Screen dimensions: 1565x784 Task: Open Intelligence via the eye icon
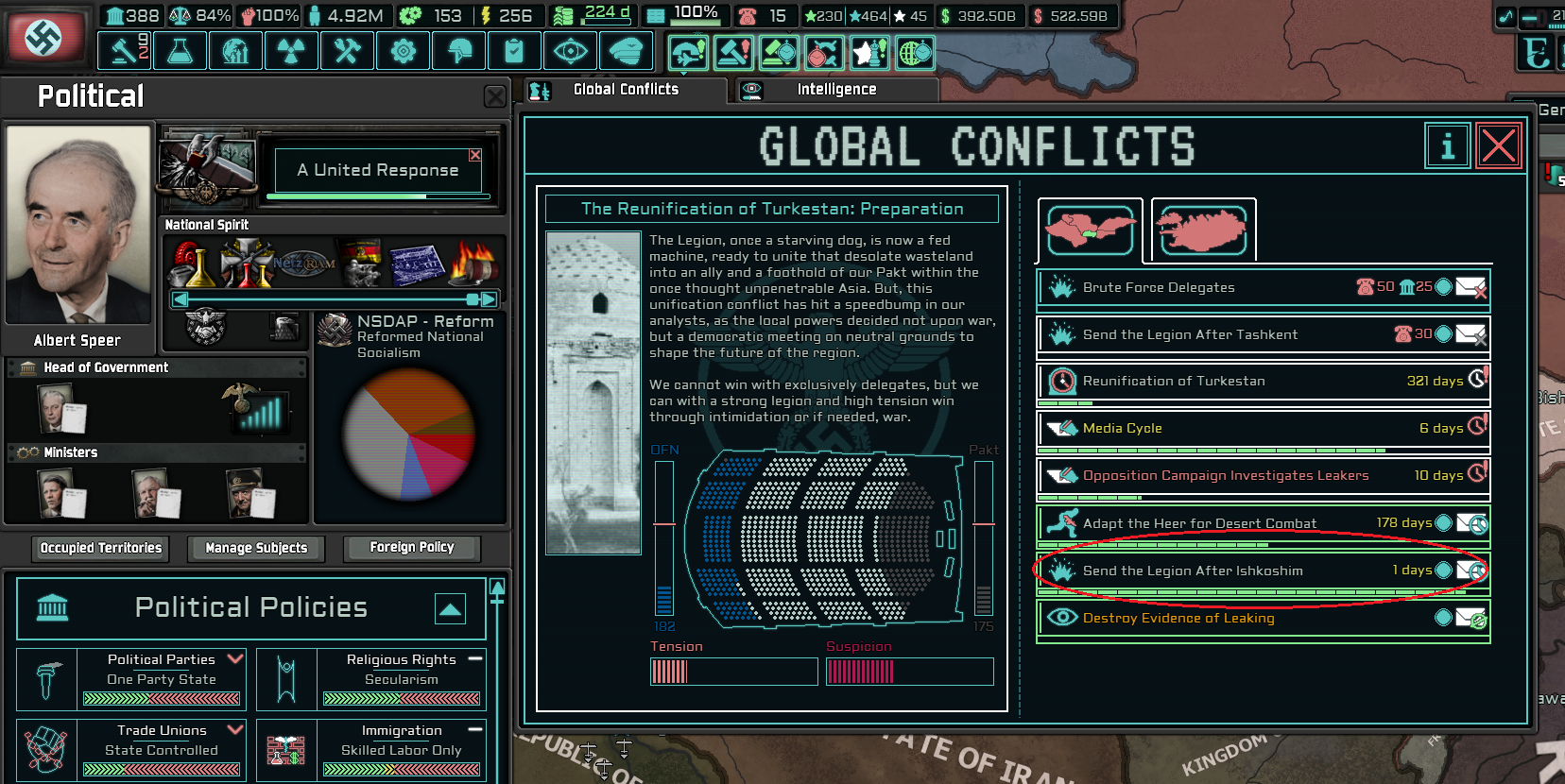coord(570,50)
